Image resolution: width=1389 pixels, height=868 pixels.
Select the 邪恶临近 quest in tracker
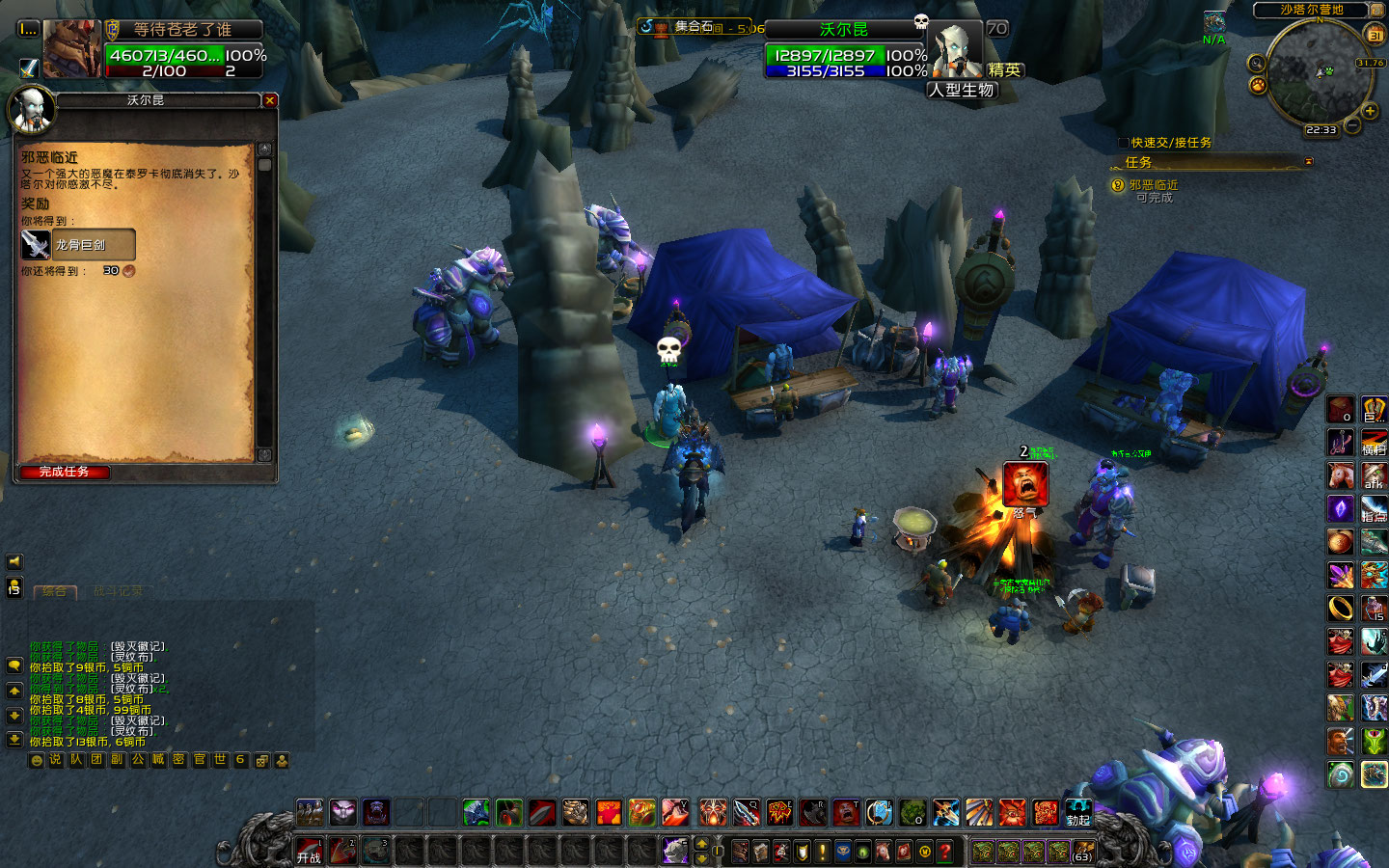(1153, 185)
